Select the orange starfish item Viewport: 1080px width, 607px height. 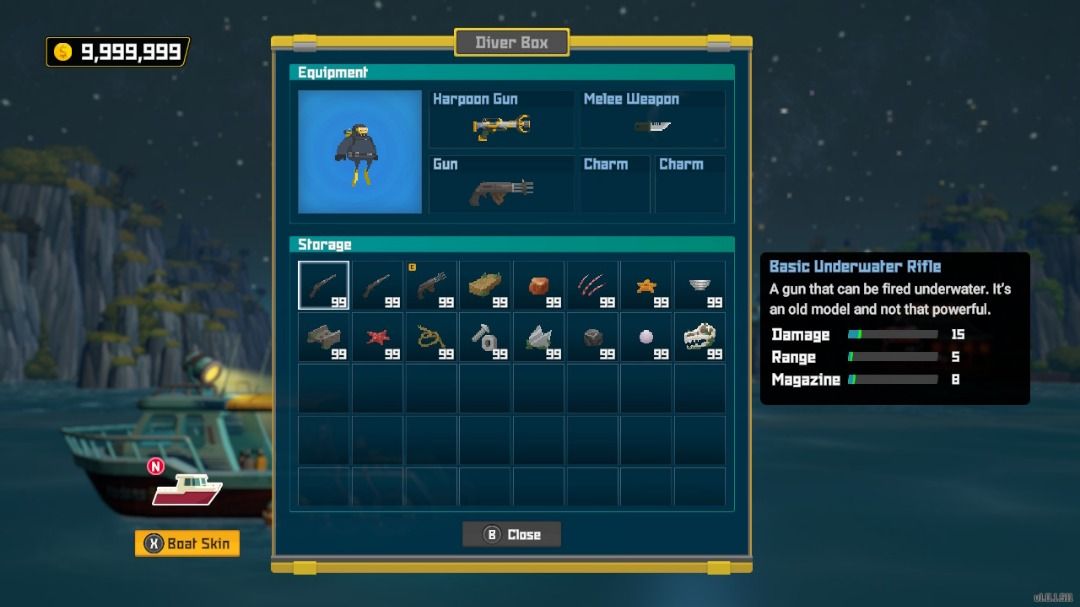(x=647, y=286)
